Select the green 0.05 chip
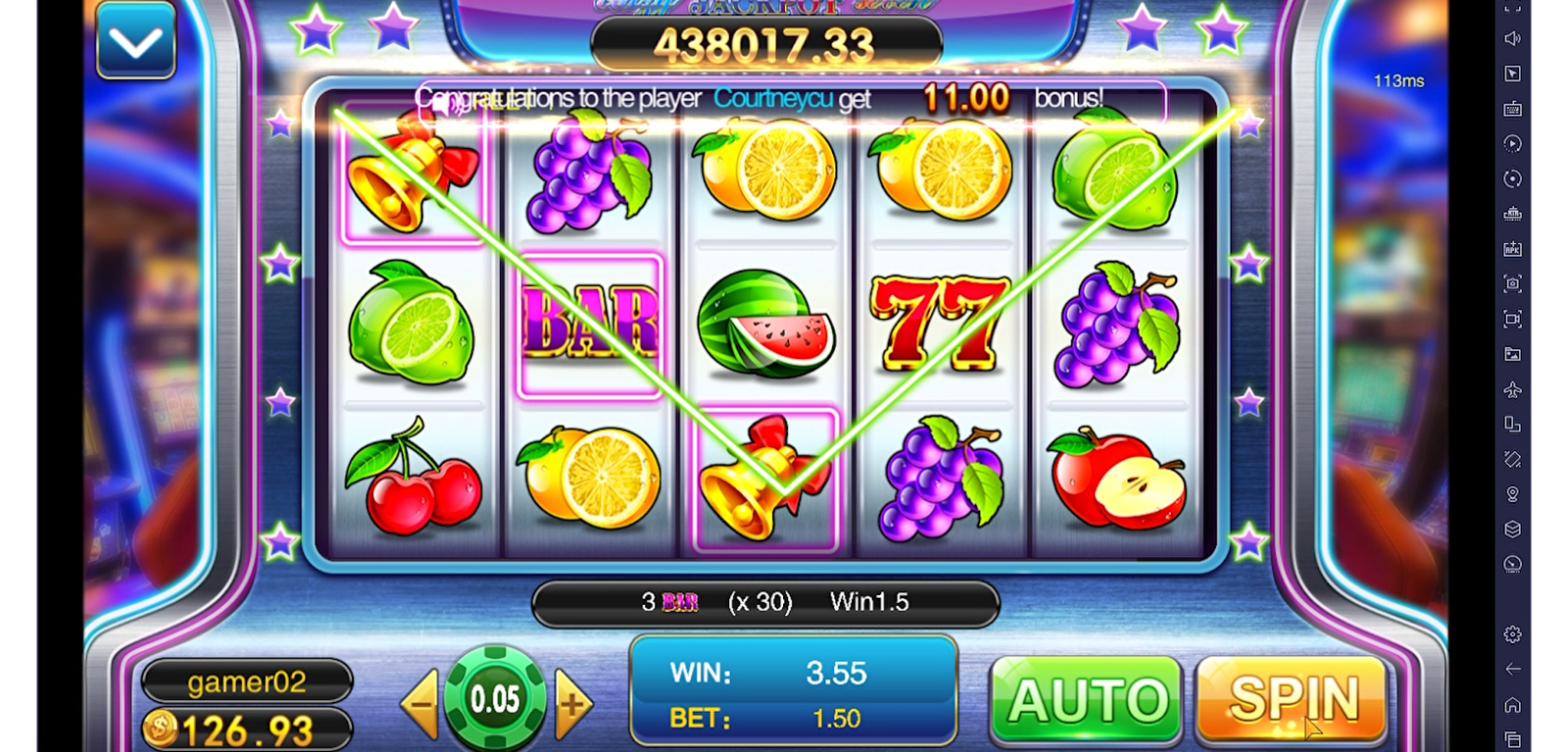The width and height of the screenshot is (1568, 752). tap(495, 699)
